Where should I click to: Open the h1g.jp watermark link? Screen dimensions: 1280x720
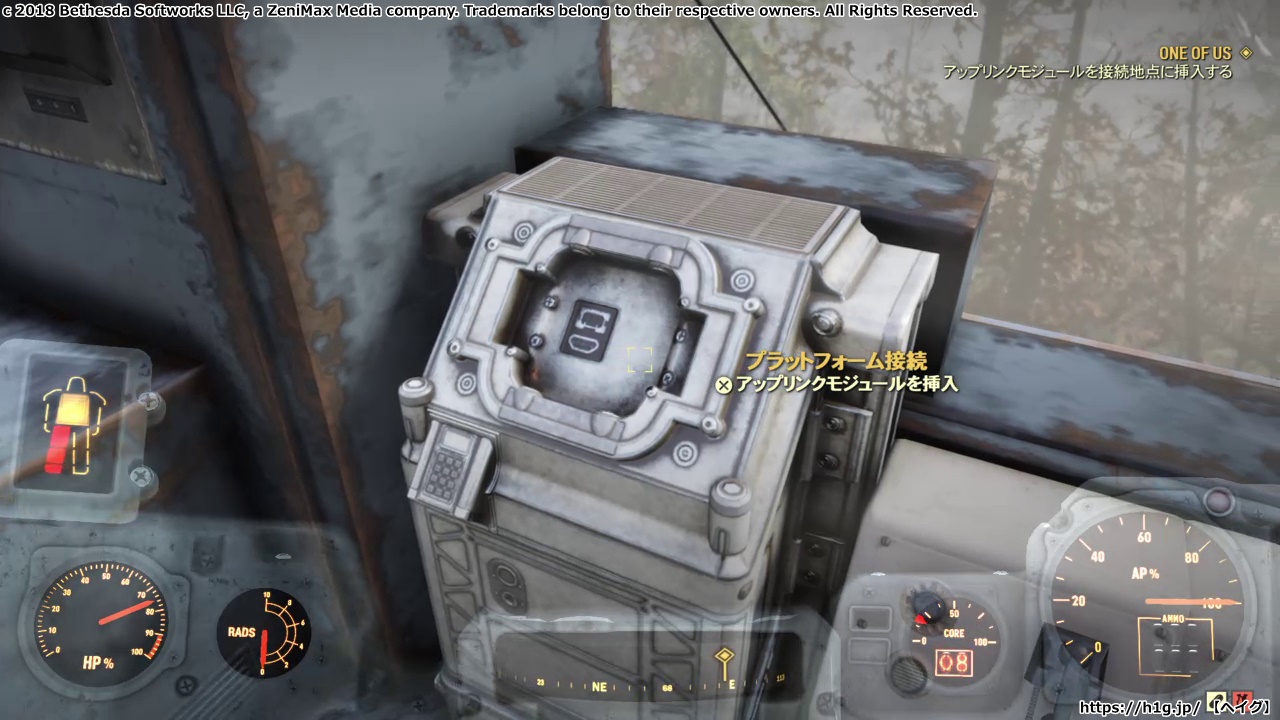click(x=1139, y=707)
